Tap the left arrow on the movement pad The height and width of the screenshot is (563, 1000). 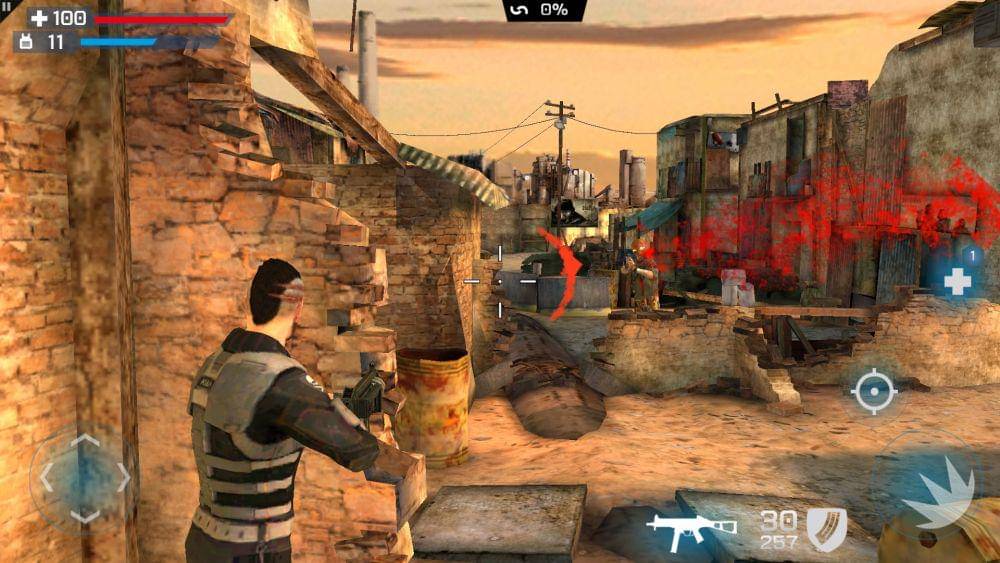coord(46,478)
